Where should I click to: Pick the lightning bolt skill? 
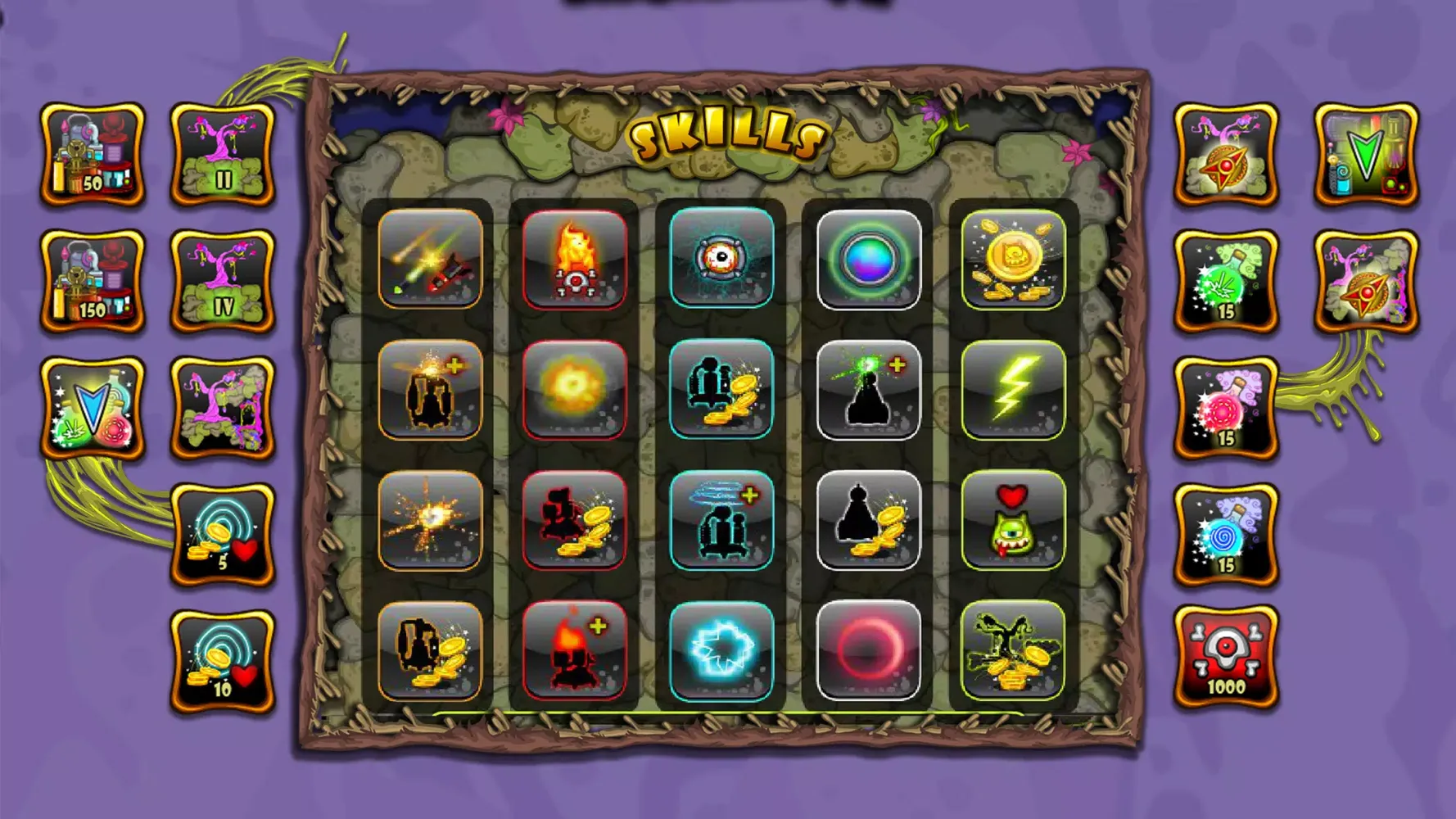(x=1015, y=391)
